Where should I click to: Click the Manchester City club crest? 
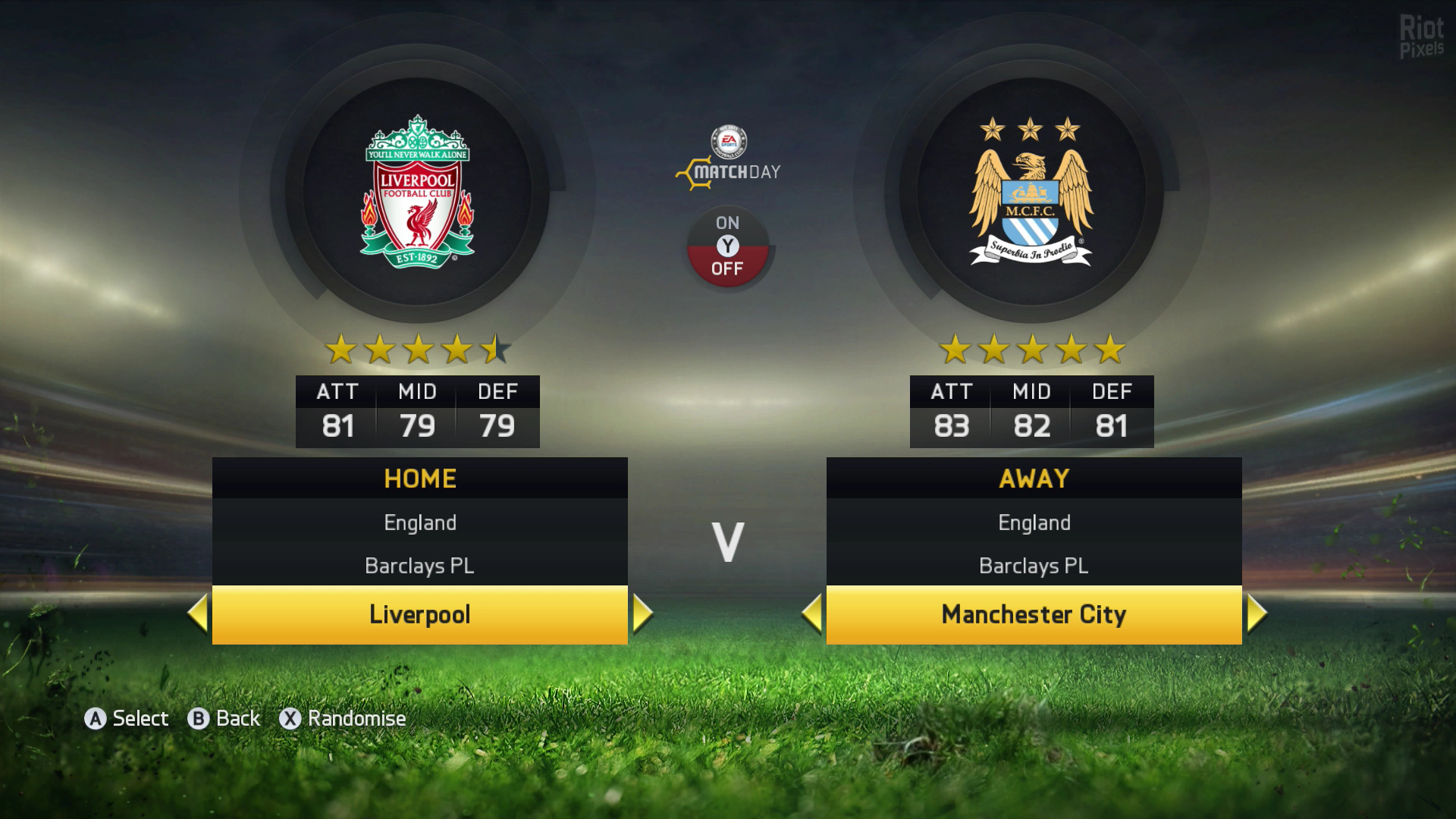1031,193
